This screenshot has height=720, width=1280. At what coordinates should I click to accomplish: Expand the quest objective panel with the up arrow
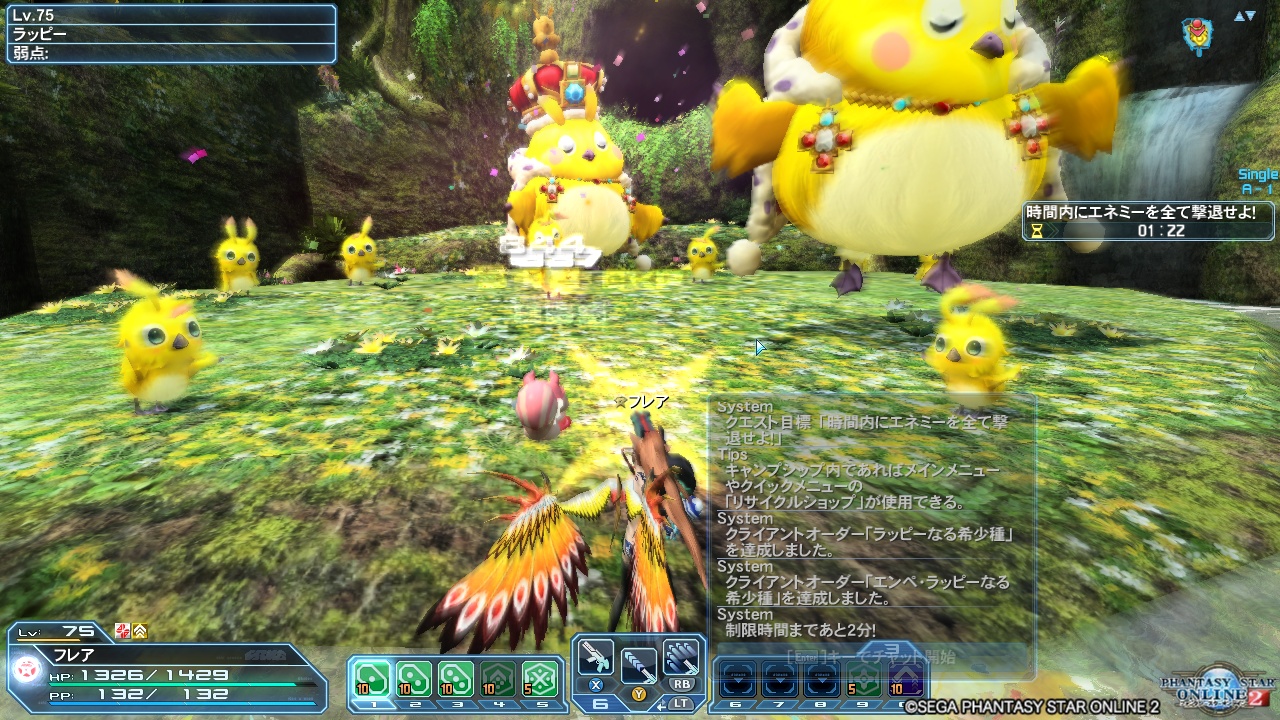click(x=1237, y=15)
